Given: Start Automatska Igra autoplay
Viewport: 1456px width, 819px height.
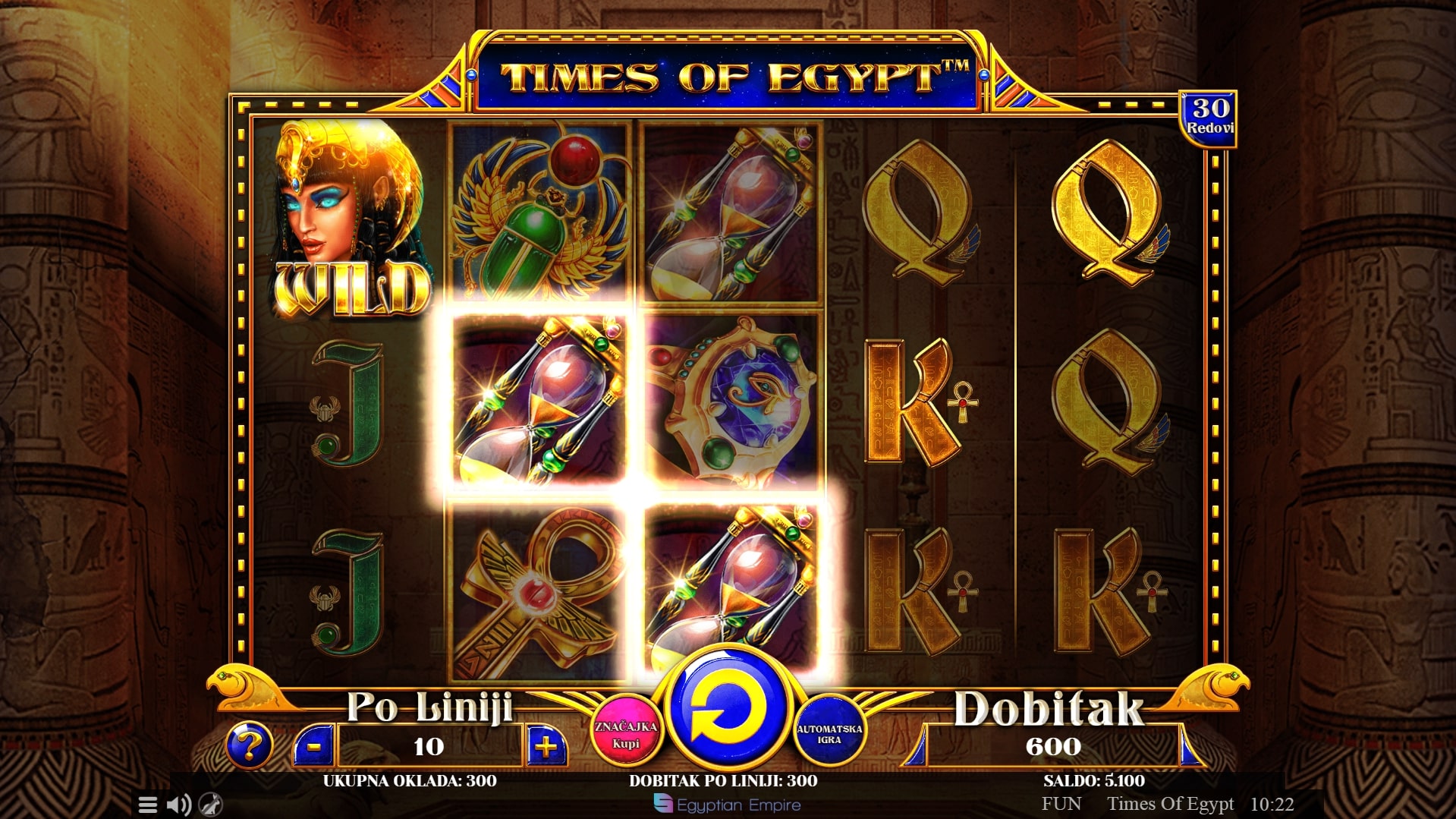Looking at the screenshot, I should point(829,733).
